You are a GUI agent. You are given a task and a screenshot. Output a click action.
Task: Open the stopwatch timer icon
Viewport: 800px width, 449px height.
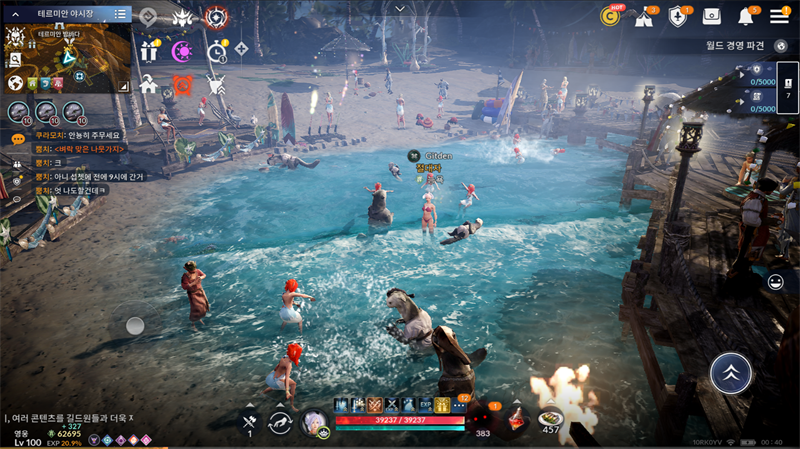point(217,51)
